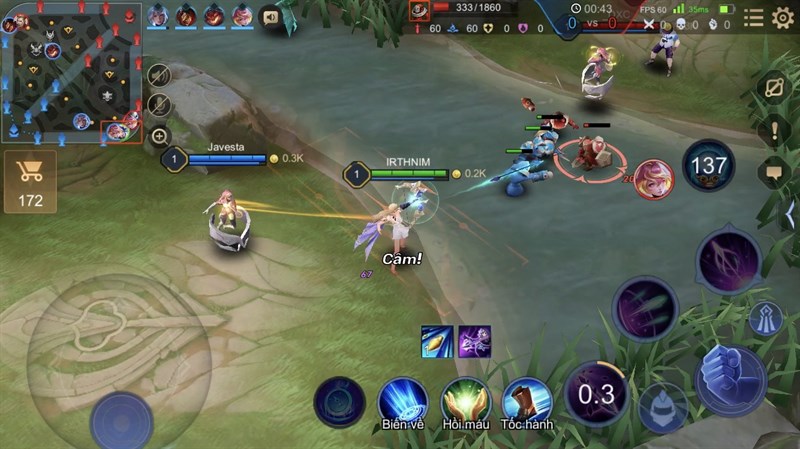Screen dimensions: 800x449
Task: Toggle the microphone mute button
Action: pyautogui.click(x=159, y=105)
